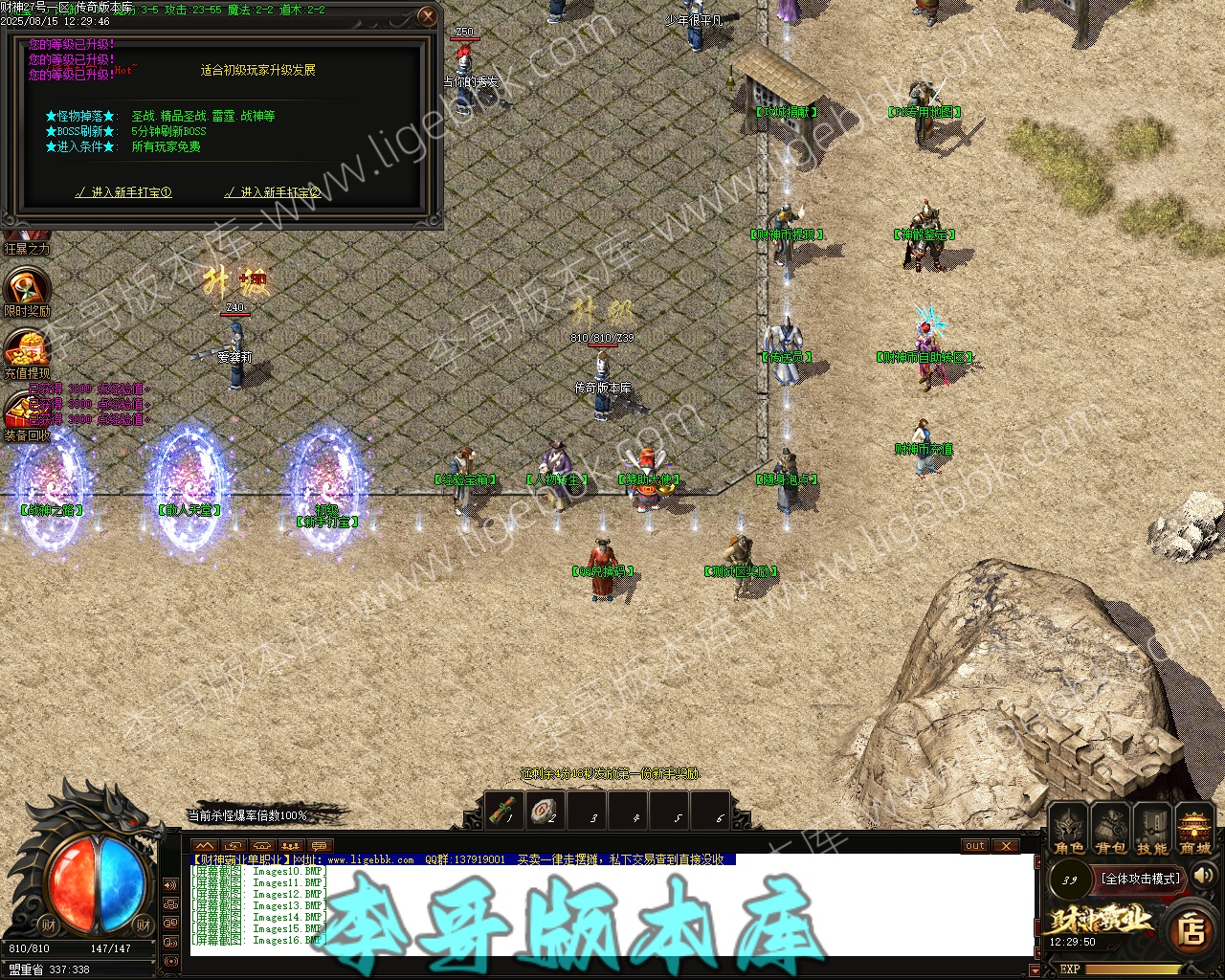Toggle sound with the speaker button
The height and width of the screenshot is (980, 1225).
1203,876
